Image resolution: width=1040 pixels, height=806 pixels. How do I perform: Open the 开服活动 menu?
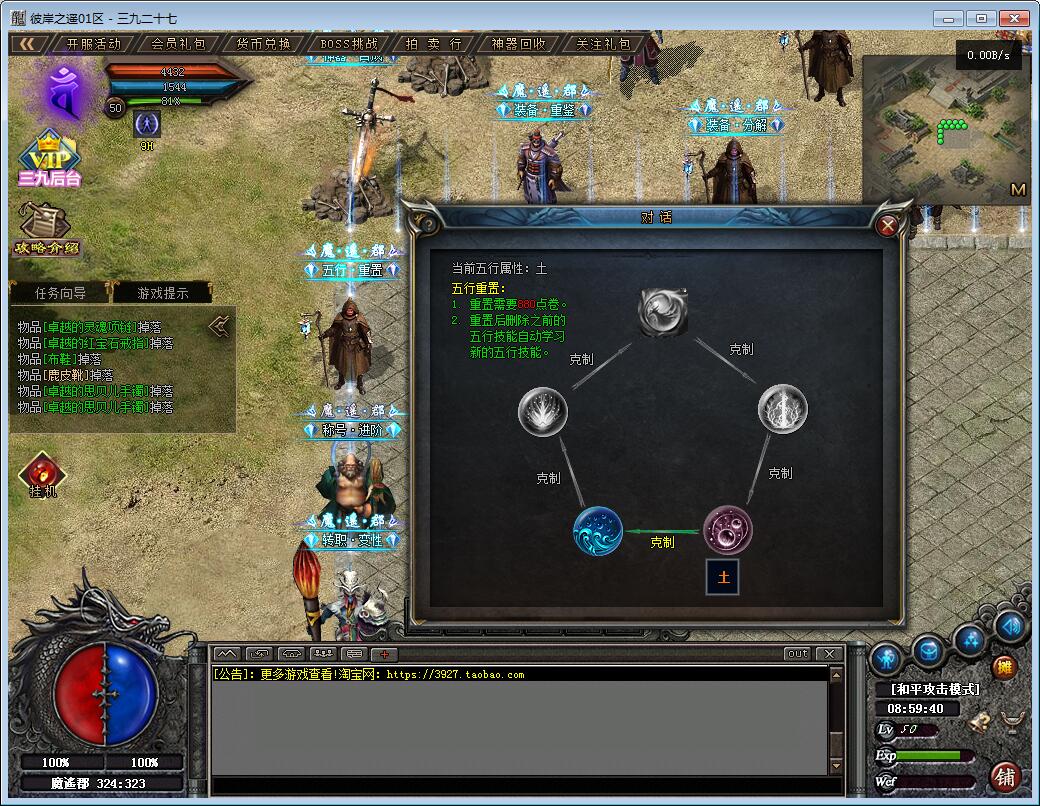(x=94, y=44)
